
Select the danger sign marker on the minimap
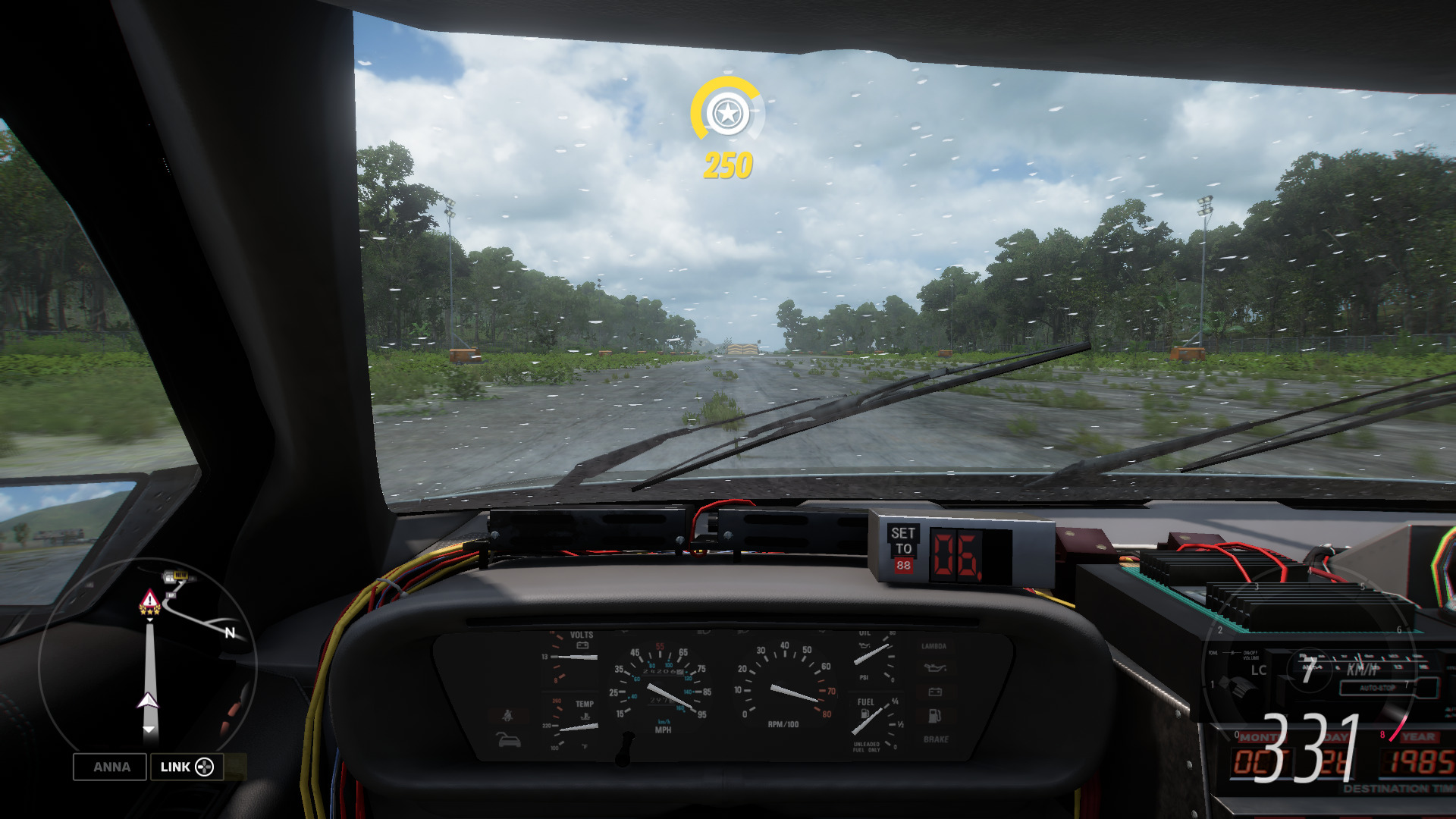(x=149, y=598)
